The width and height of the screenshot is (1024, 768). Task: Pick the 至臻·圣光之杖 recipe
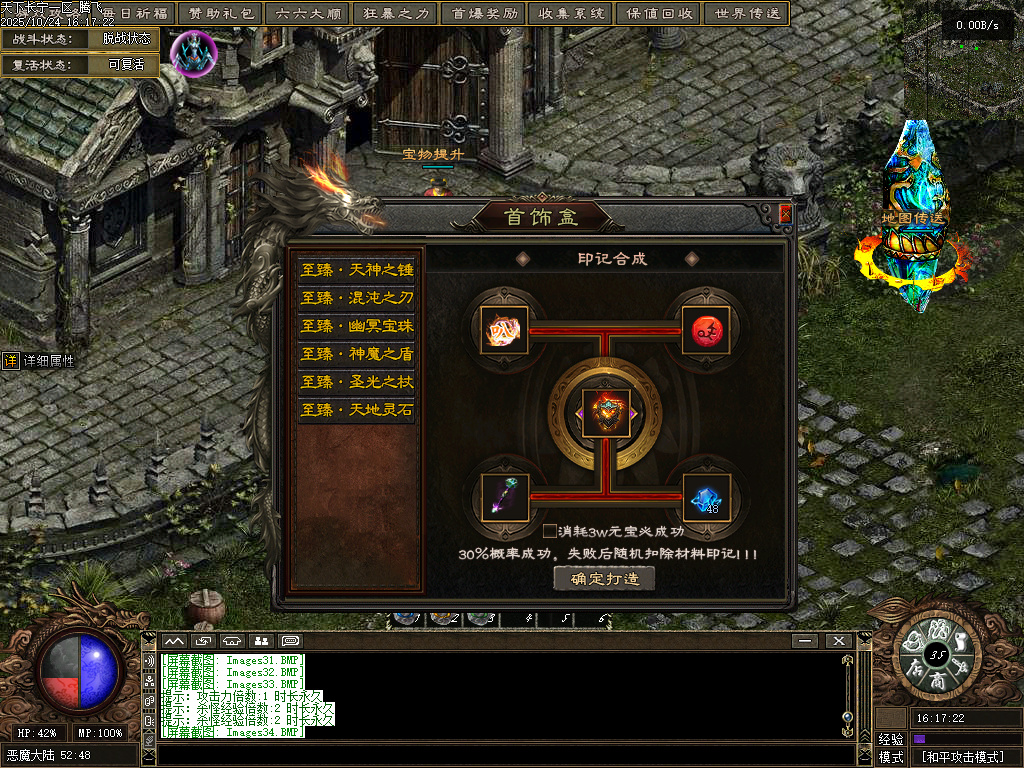click(x=356, y=382)
